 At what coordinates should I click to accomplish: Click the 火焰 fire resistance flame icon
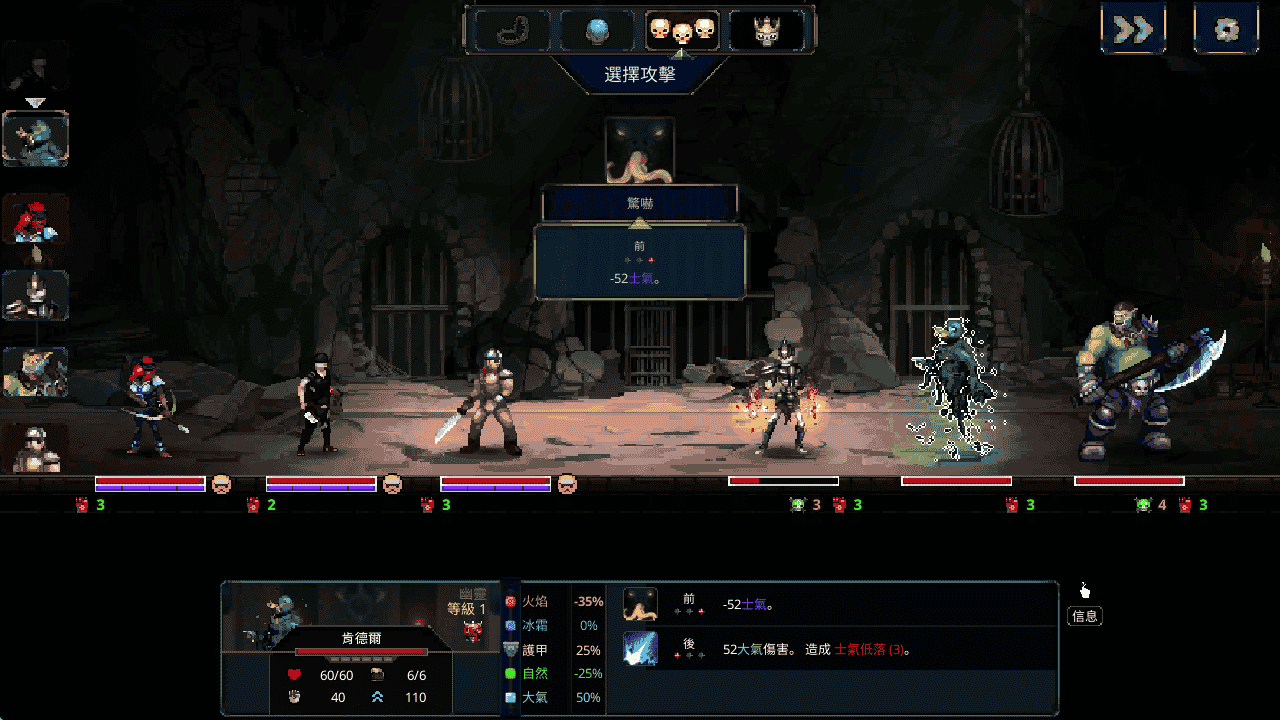(513, 601)
